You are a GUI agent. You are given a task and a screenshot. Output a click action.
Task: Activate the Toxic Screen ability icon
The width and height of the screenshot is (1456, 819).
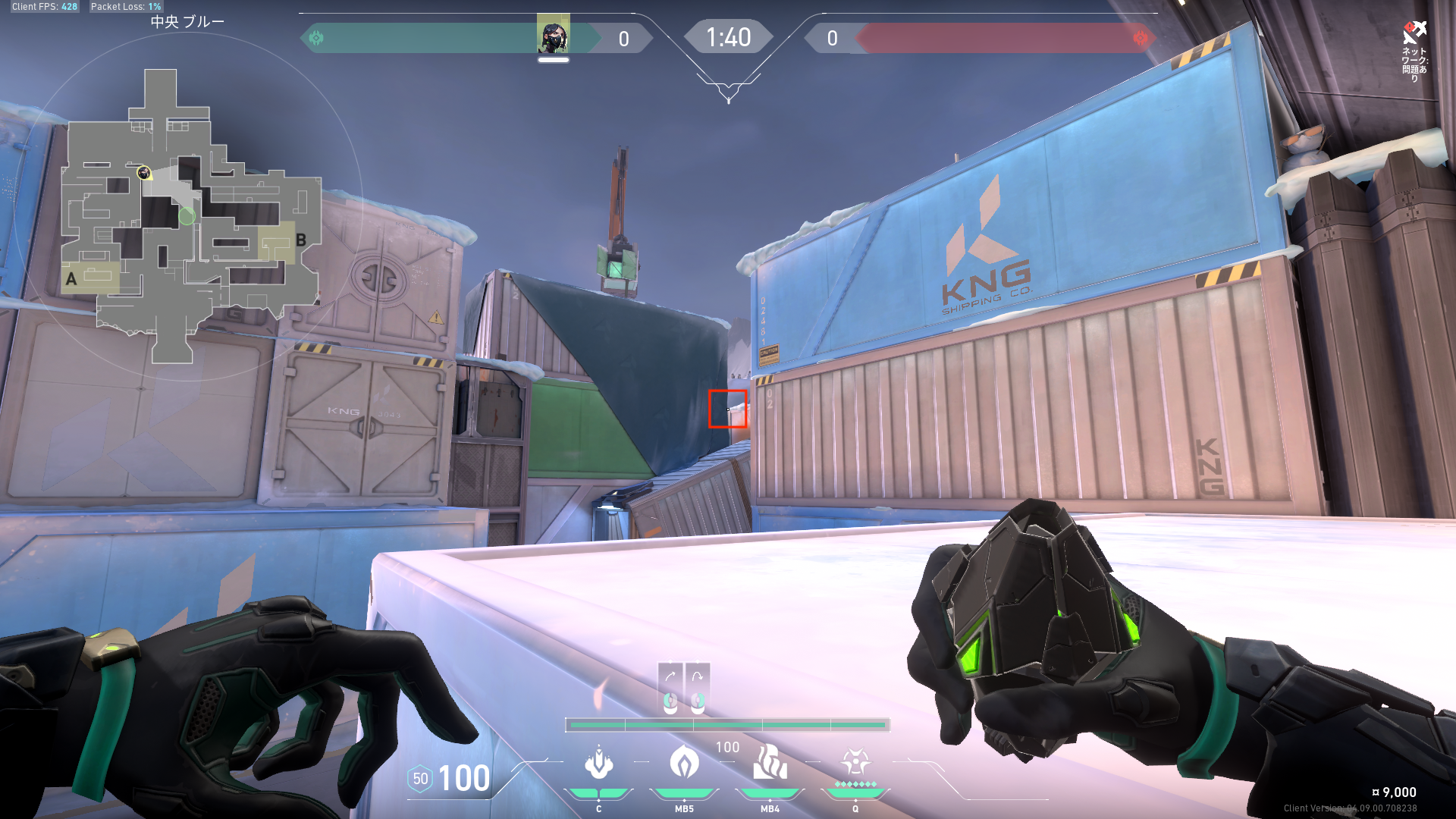pos(770,763)
